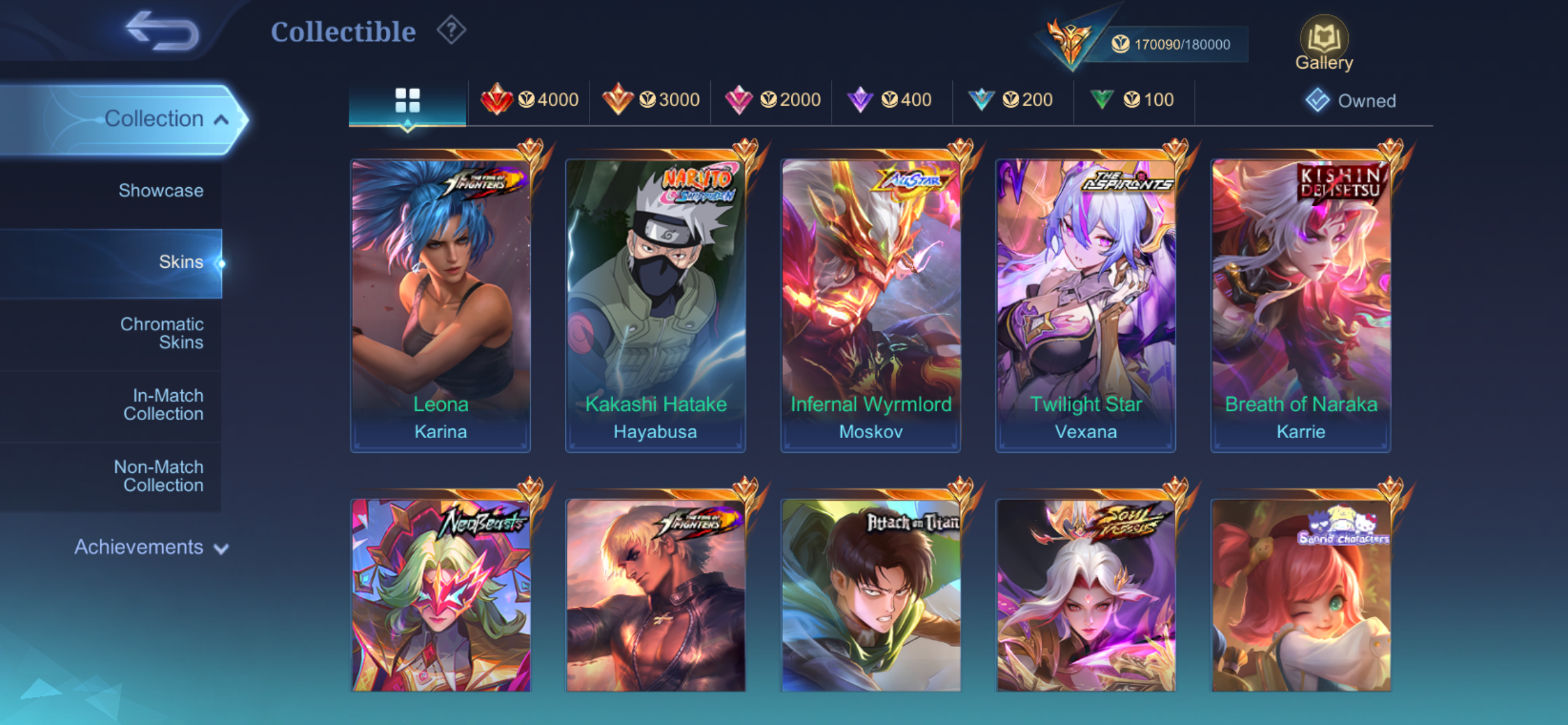View the 100 points tier skins
1568x725 pixels.
tap(1133, 100)
